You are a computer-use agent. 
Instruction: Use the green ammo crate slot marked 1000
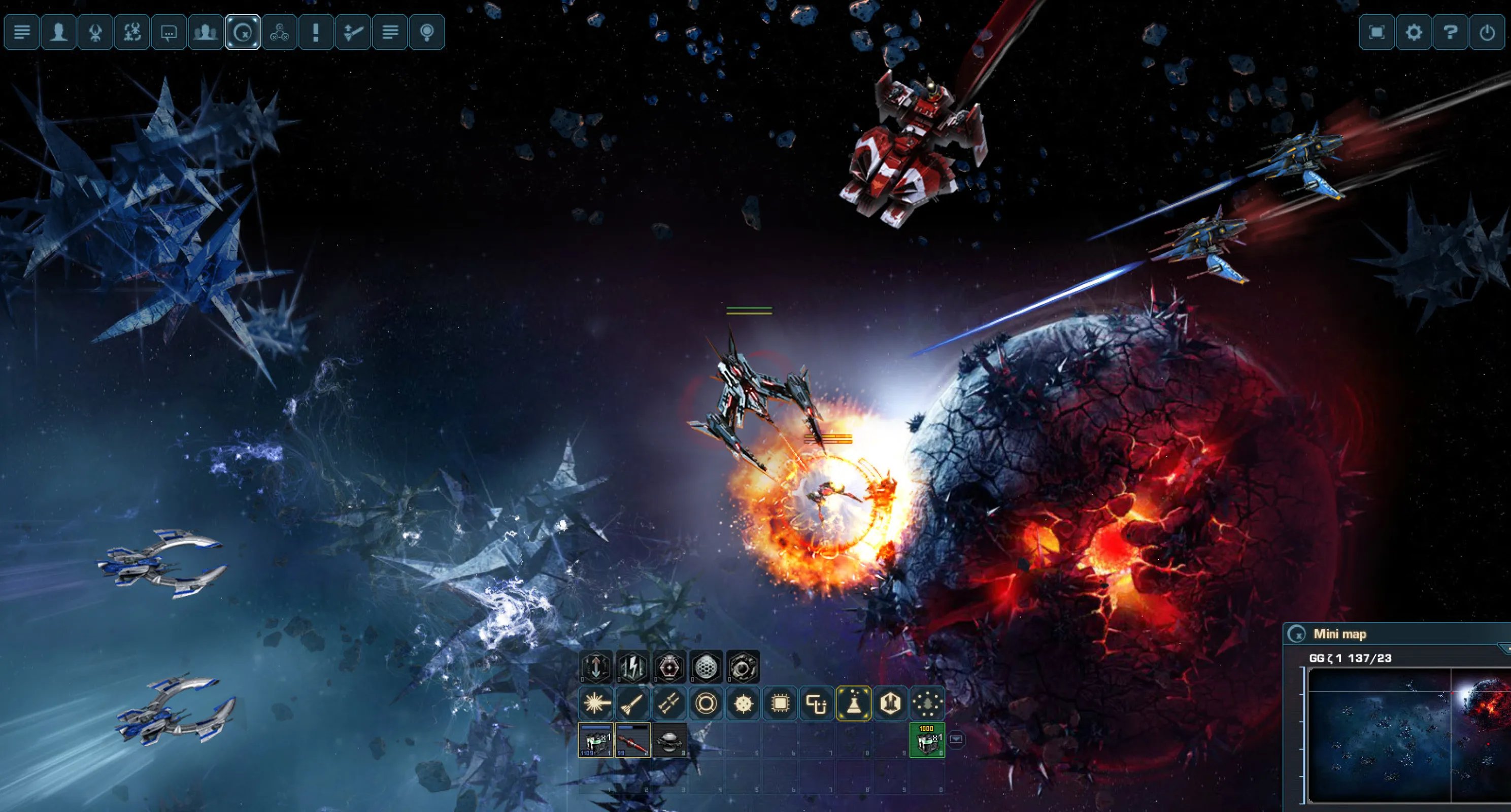pyautogui.click(x=927, y=740)
